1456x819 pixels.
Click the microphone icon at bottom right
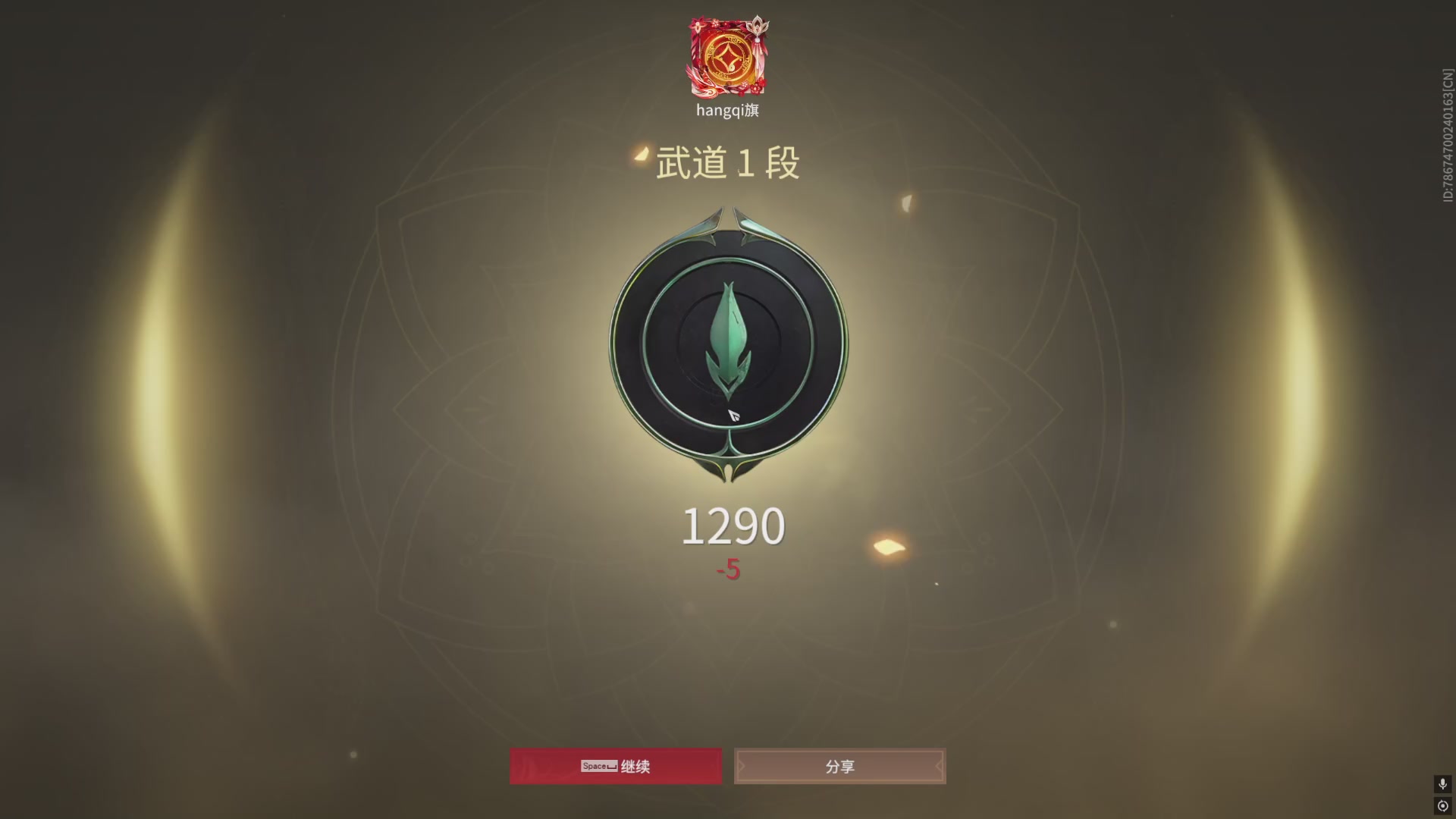1443,783
